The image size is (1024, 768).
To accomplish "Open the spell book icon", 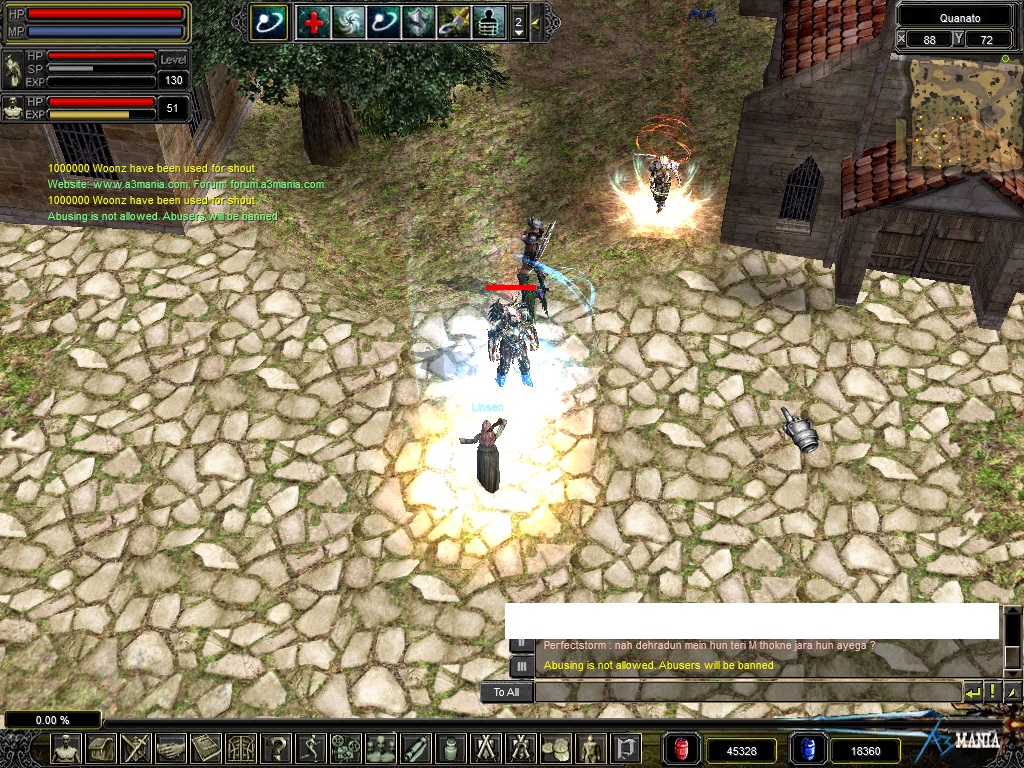I will coord(206,748).
